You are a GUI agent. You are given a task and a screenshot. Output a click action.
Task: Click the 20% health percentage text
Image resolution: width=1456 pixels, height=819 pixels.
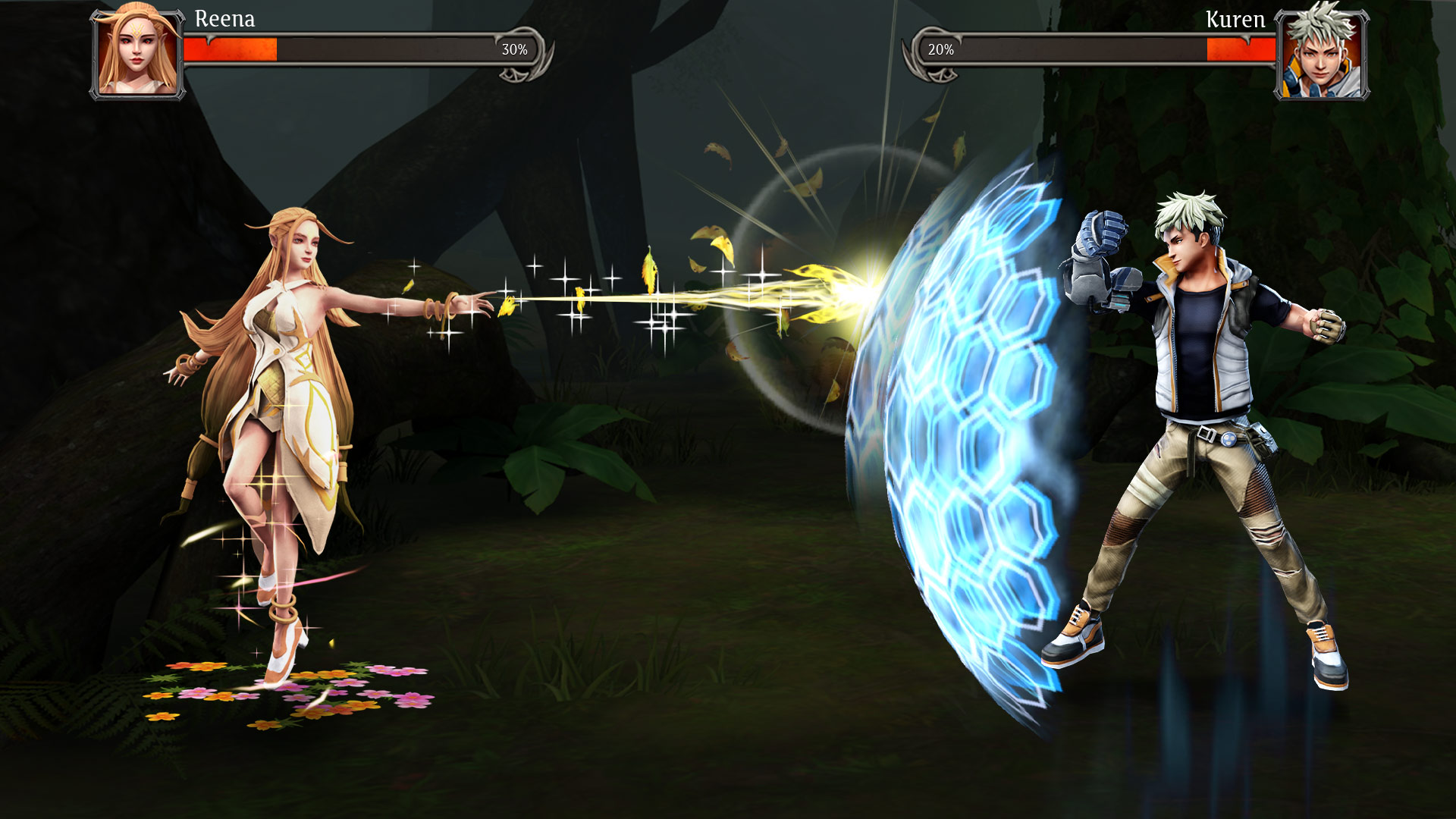(940, 49)
